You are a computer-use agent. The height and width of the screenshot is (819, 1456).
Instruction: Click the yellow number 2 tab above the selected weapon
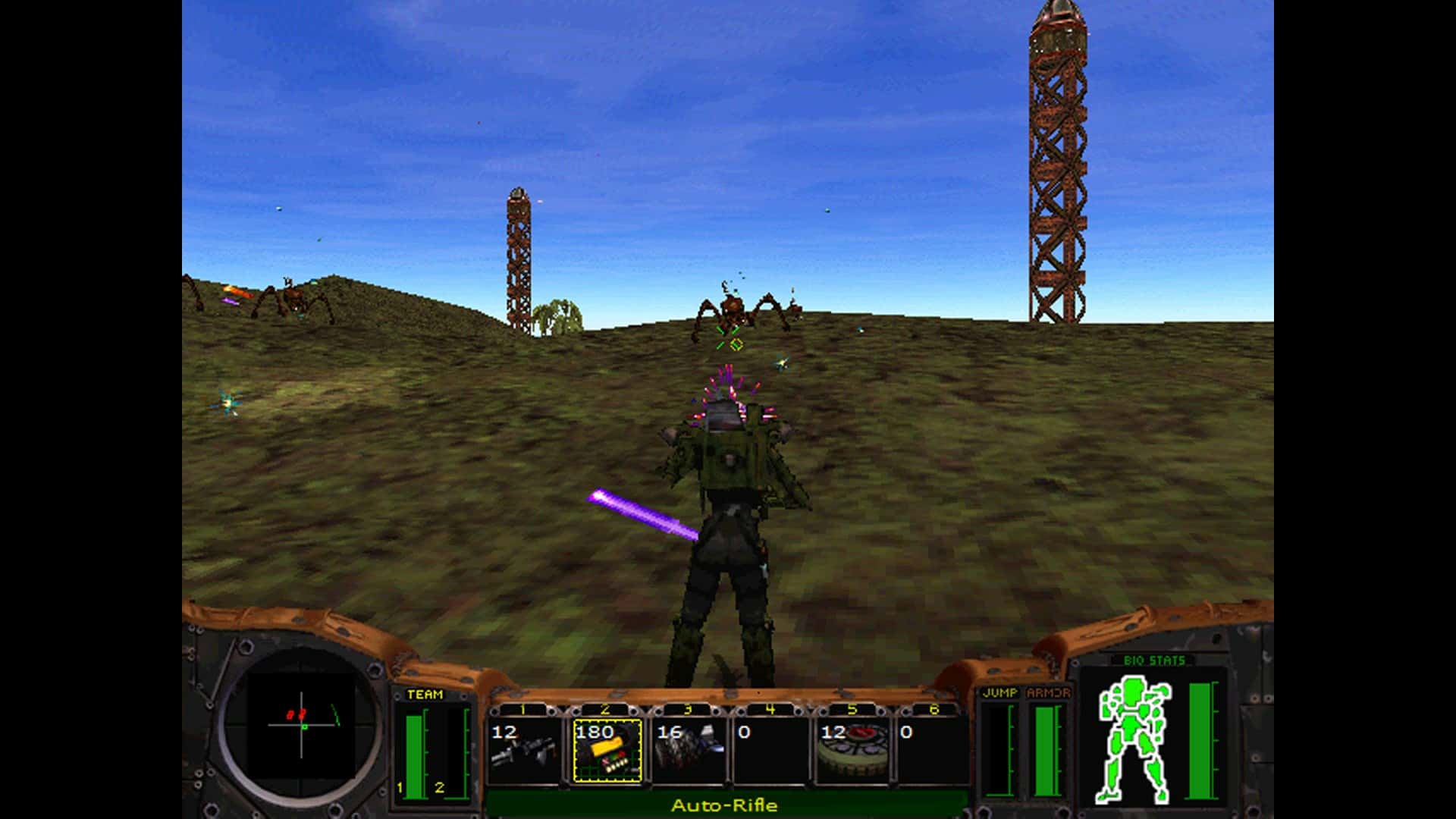pos(604,710)
